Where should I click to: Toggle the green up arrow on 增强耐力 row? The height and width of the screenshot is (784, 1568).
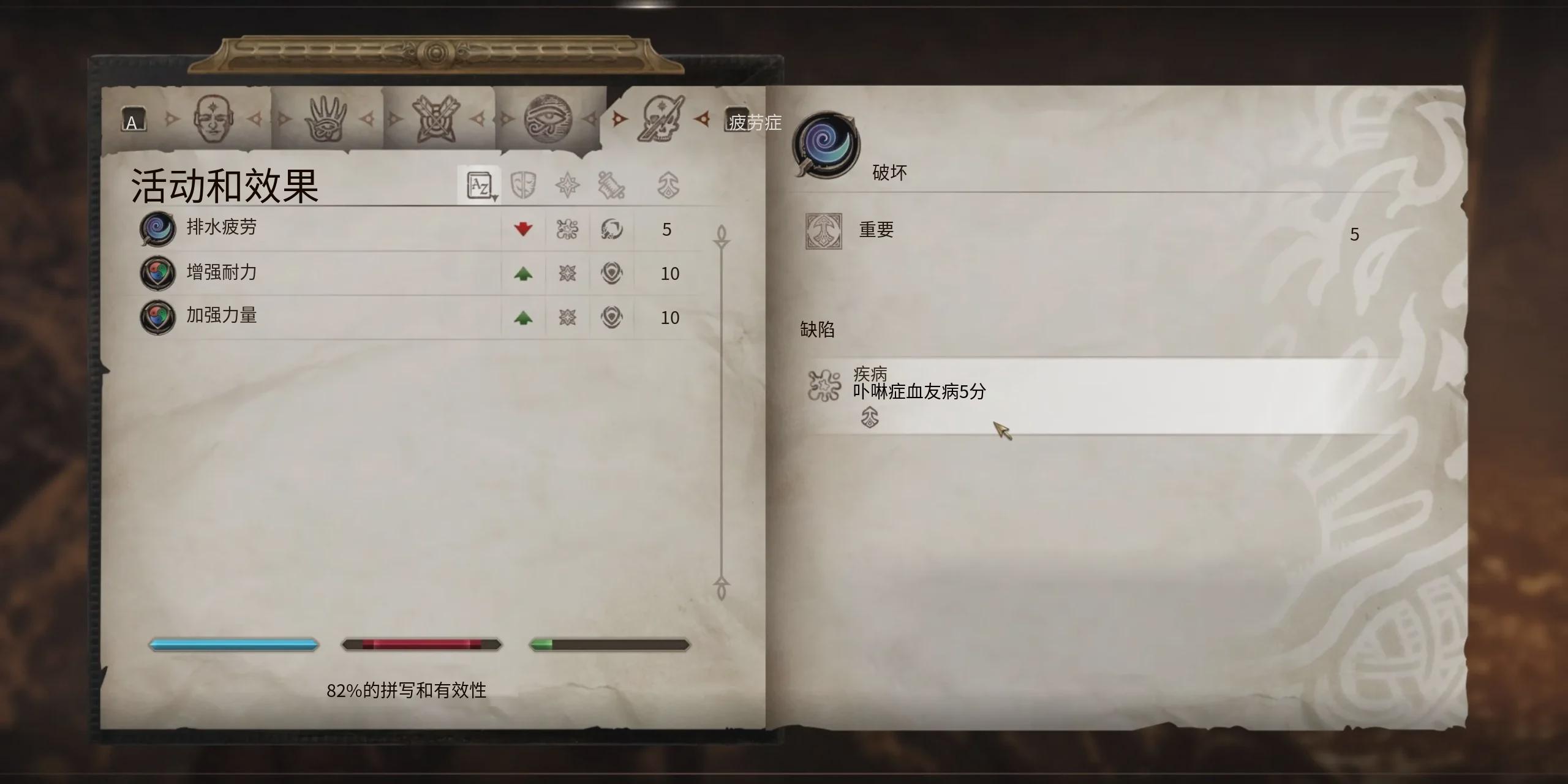point(524,273)
